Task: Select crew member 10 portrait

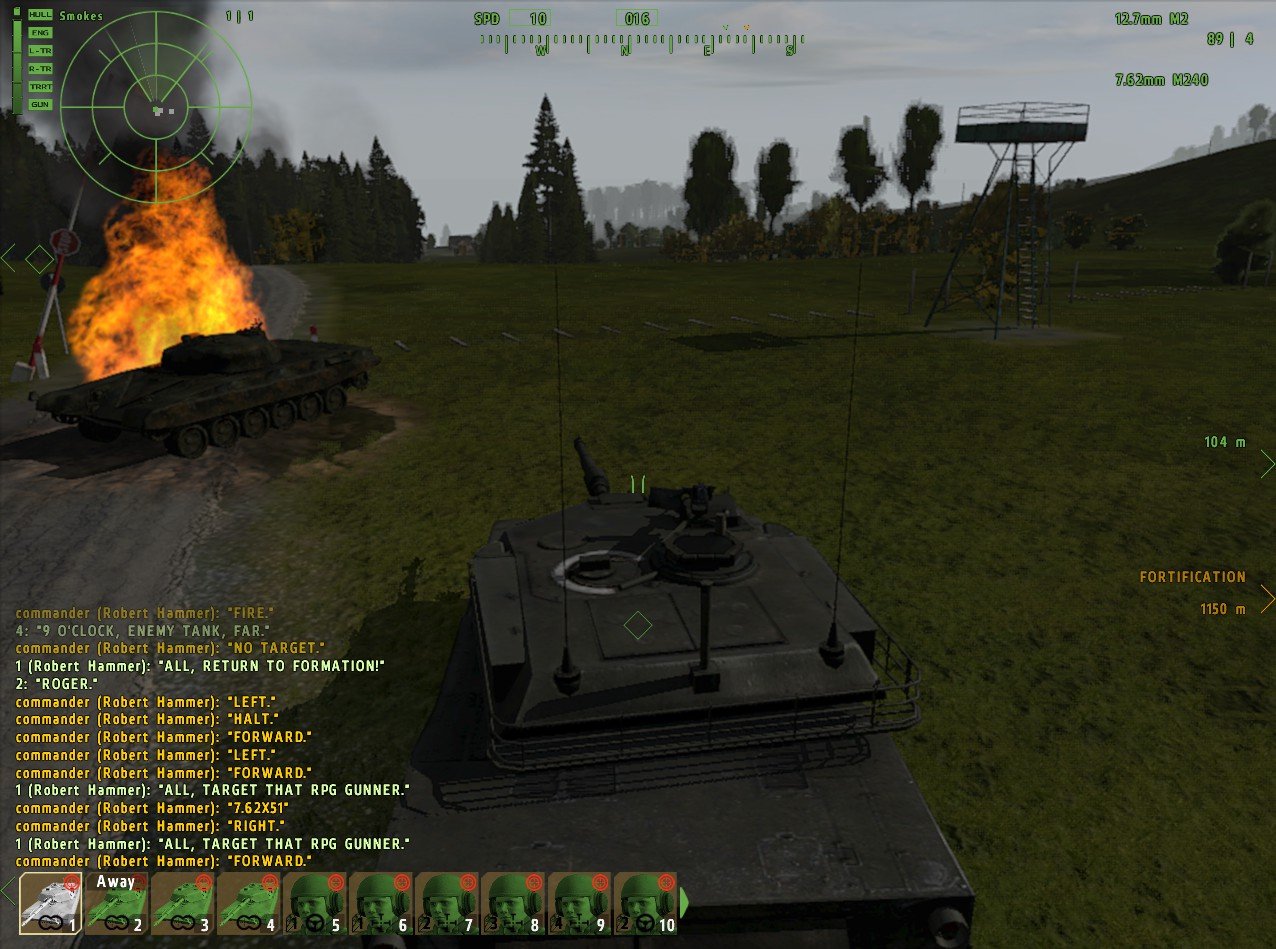Action: pos(645,903)
